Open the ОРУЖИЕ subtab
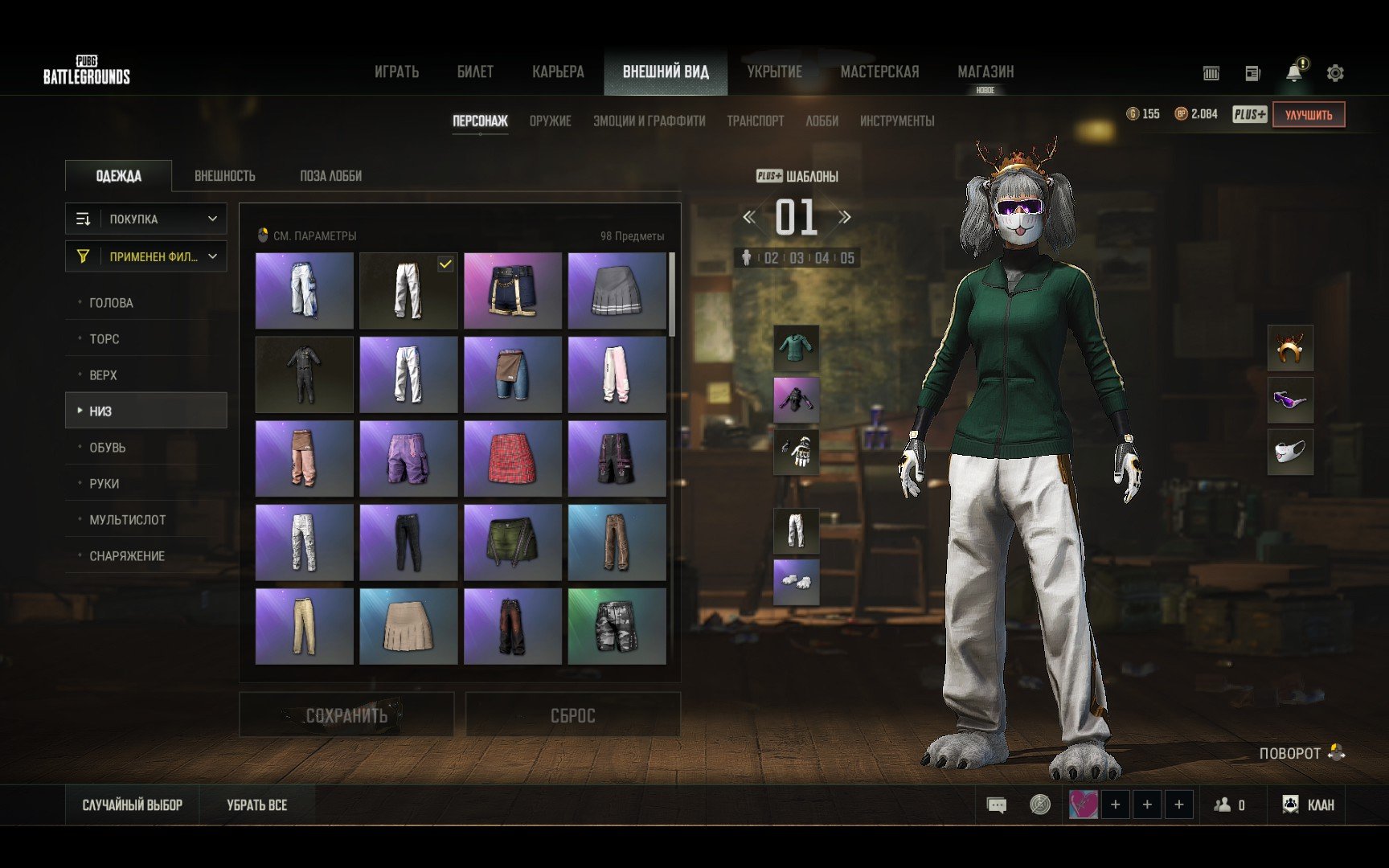 coord(550,121)
